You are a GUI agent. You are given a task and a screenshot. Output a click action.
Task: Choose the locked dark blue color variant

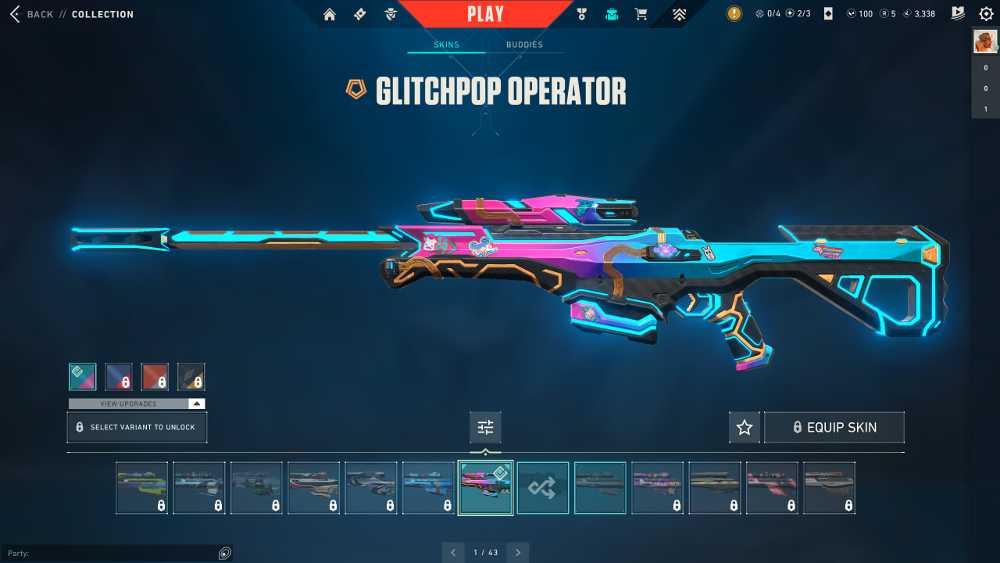[119, 376]
